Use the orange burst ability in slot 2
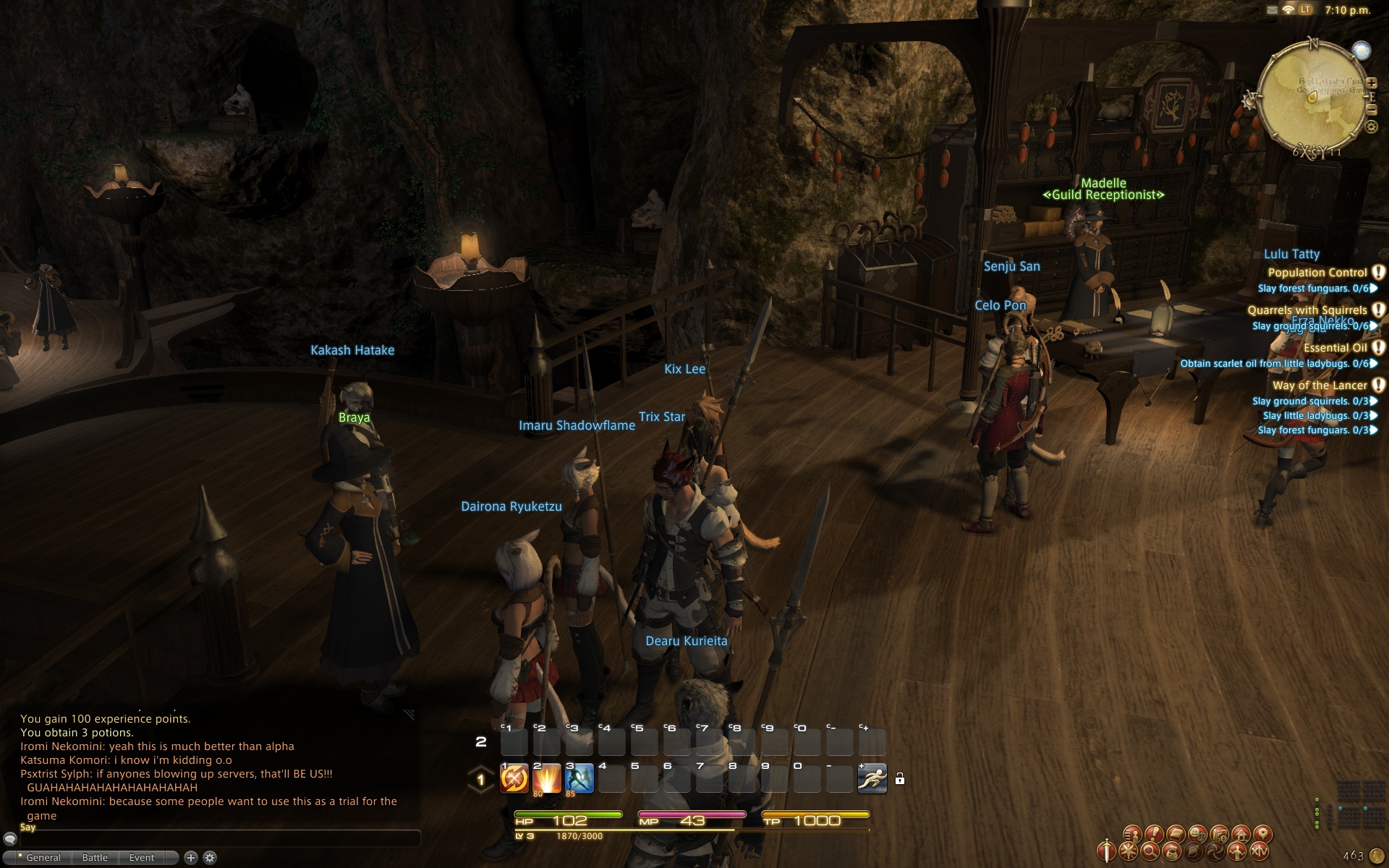Screen dimensions: 1389x868 [x=547, y=778]
